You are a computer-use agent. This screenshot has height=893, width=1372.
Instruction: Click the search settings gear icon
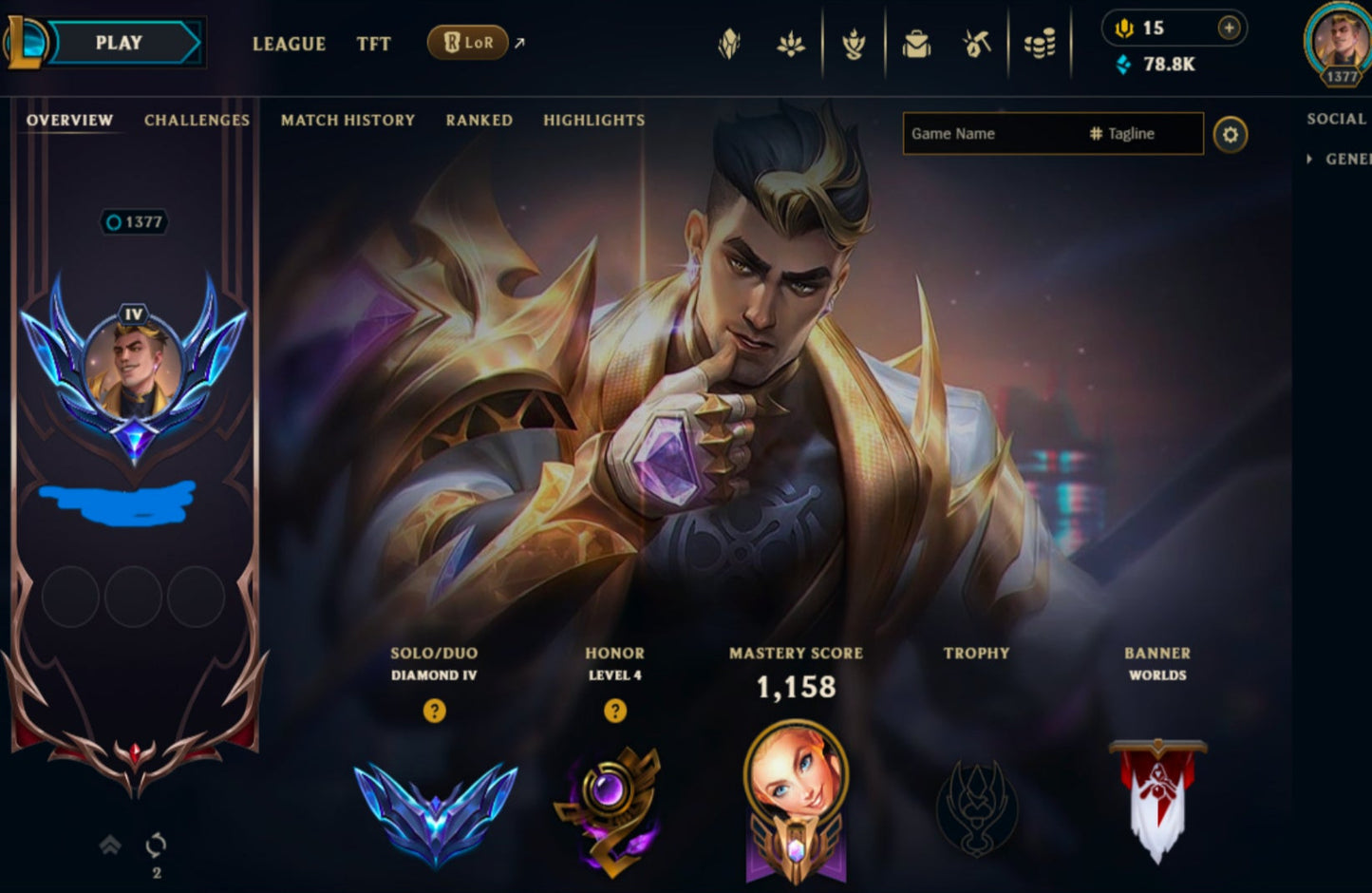click(1231, 134)
